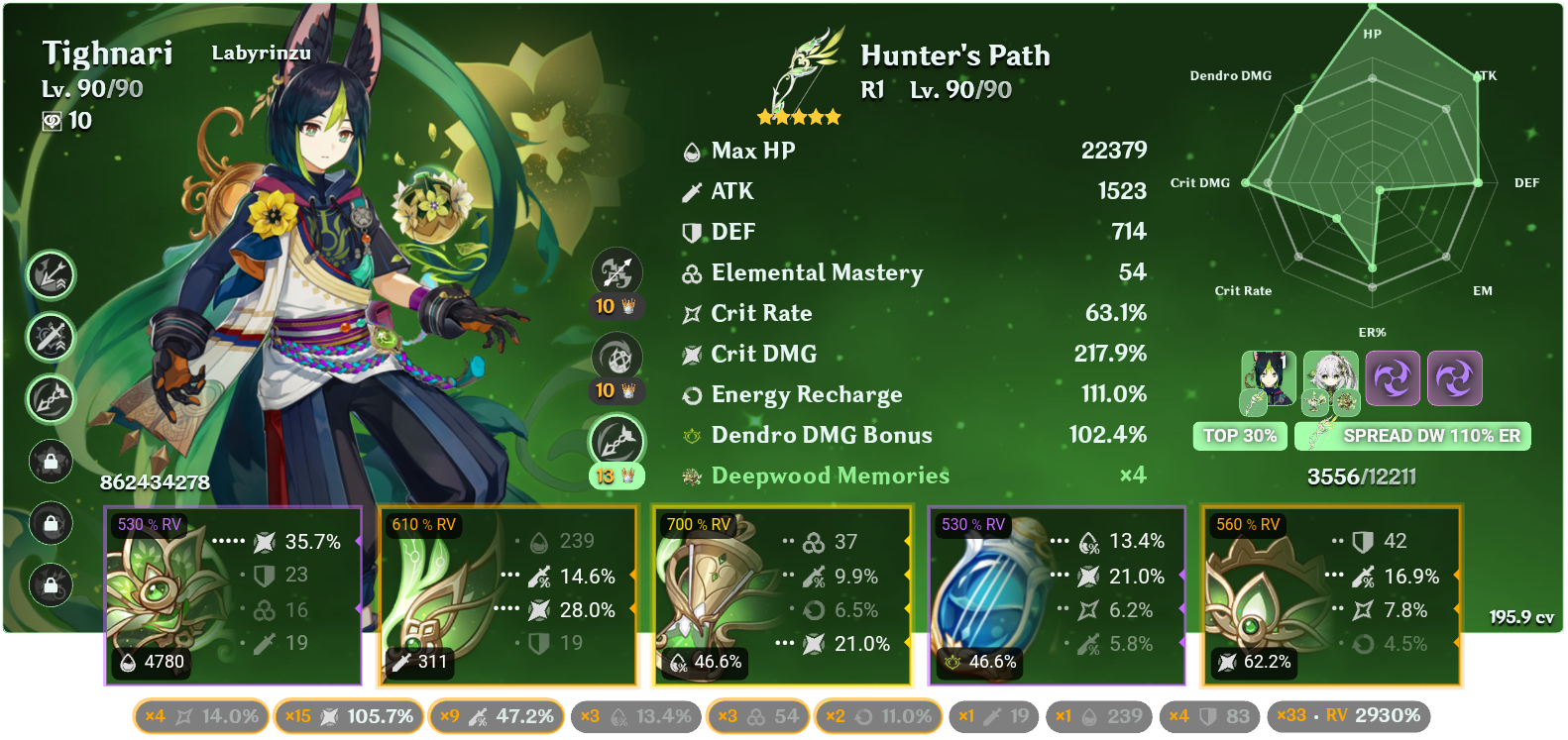
Task: Click the first purple swirl reaction icon
Action: 1395,377
